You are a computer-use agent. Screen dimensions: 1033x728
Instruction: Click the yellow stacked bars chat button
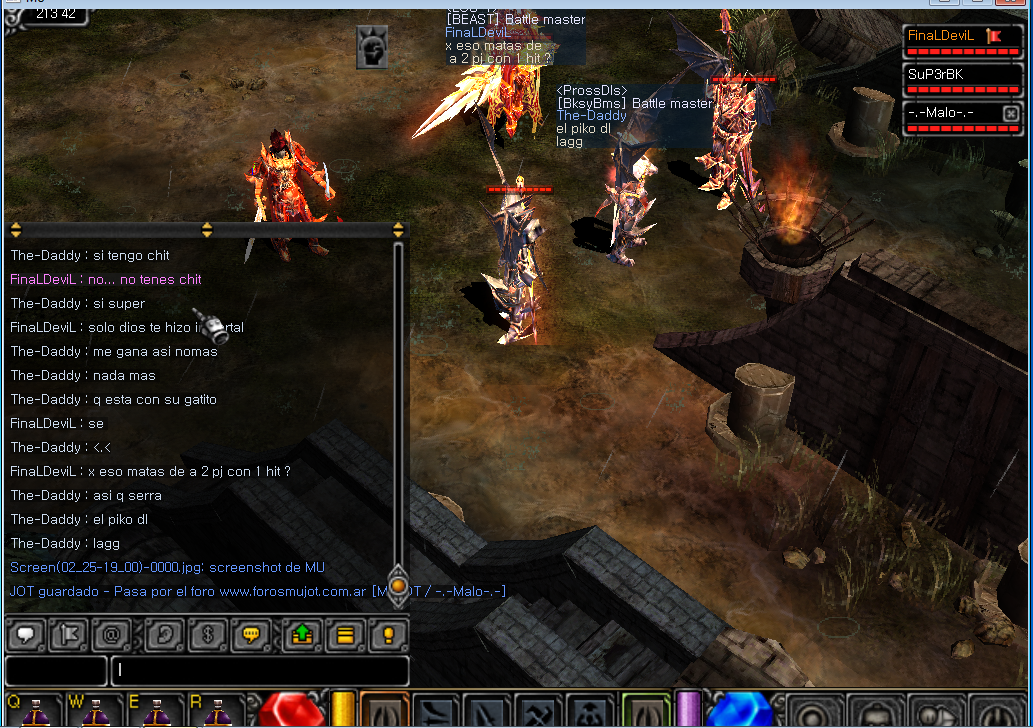click(345, 634)
